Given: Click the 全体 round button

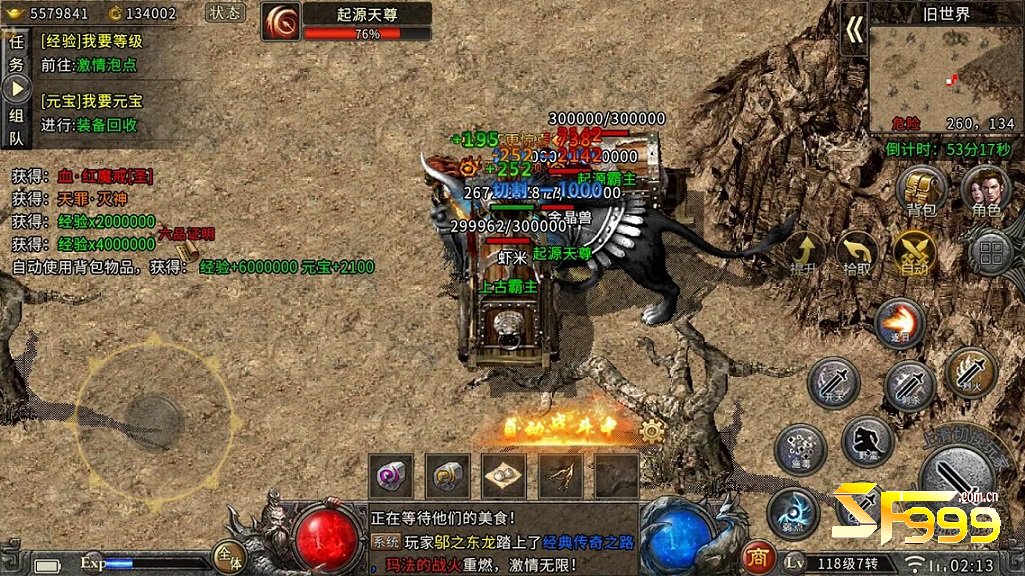Looking at the screenshot, I should click(x=229, y=557).
